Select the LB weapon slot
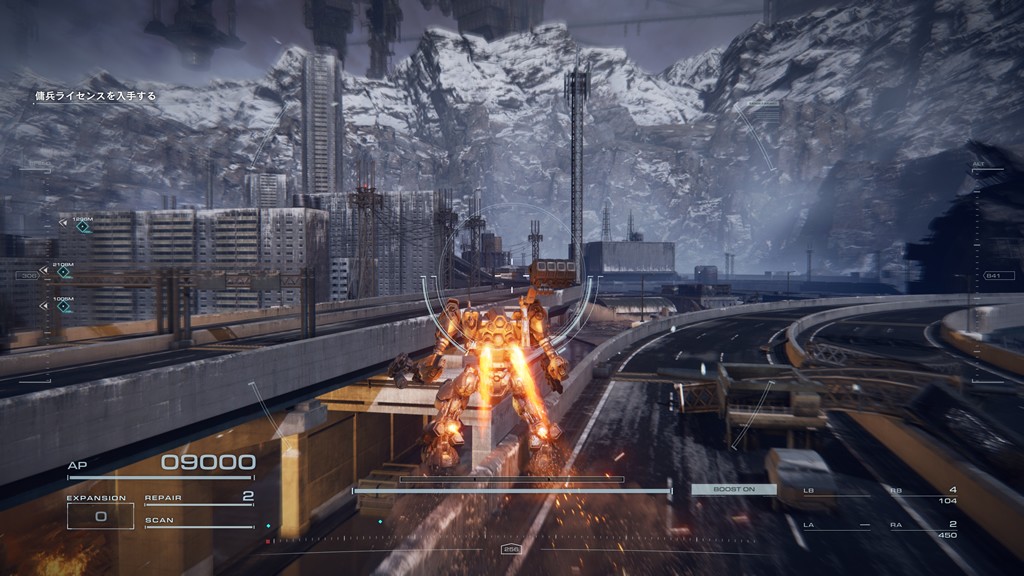The width and height of the screenshot is (1024, 576). pyautogui.click(x=835, y=492)
